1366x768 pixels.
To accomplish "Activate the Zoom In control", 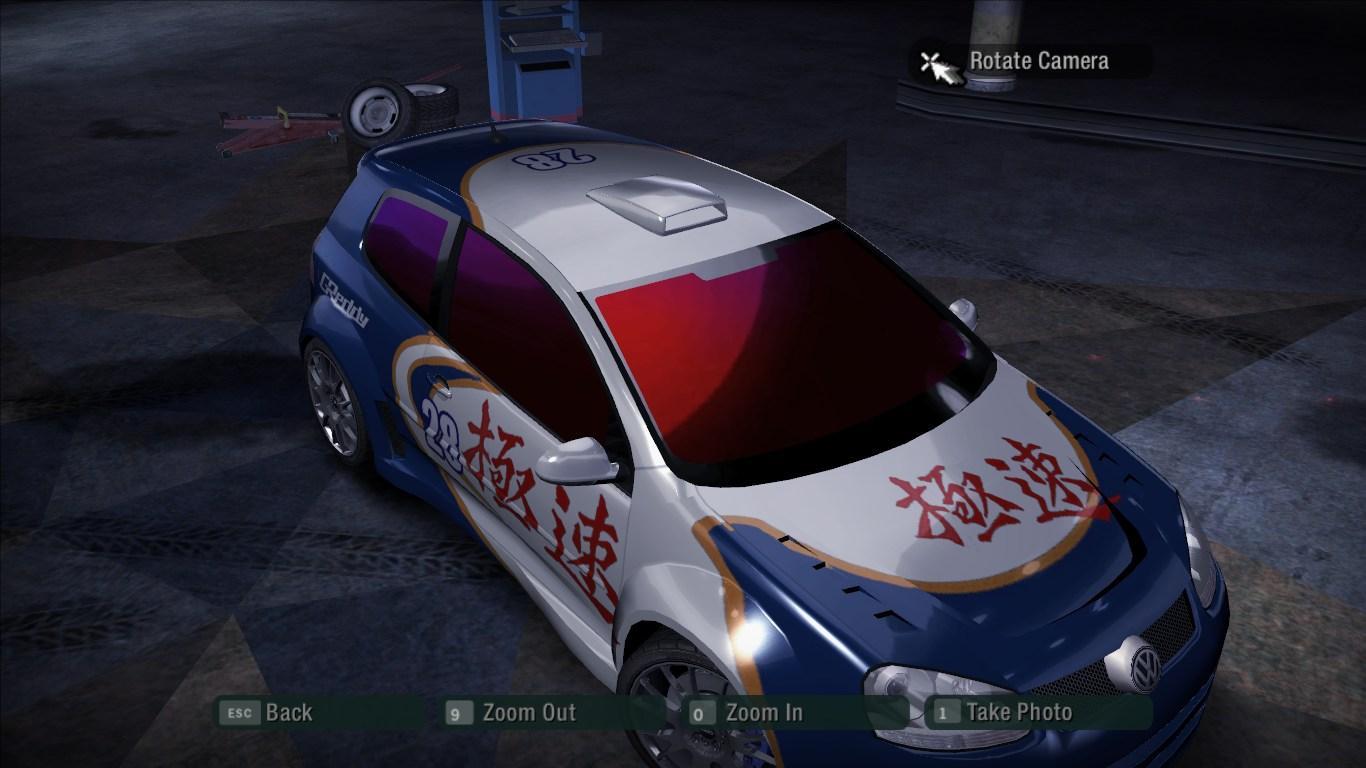I will (x=764, y=713).
